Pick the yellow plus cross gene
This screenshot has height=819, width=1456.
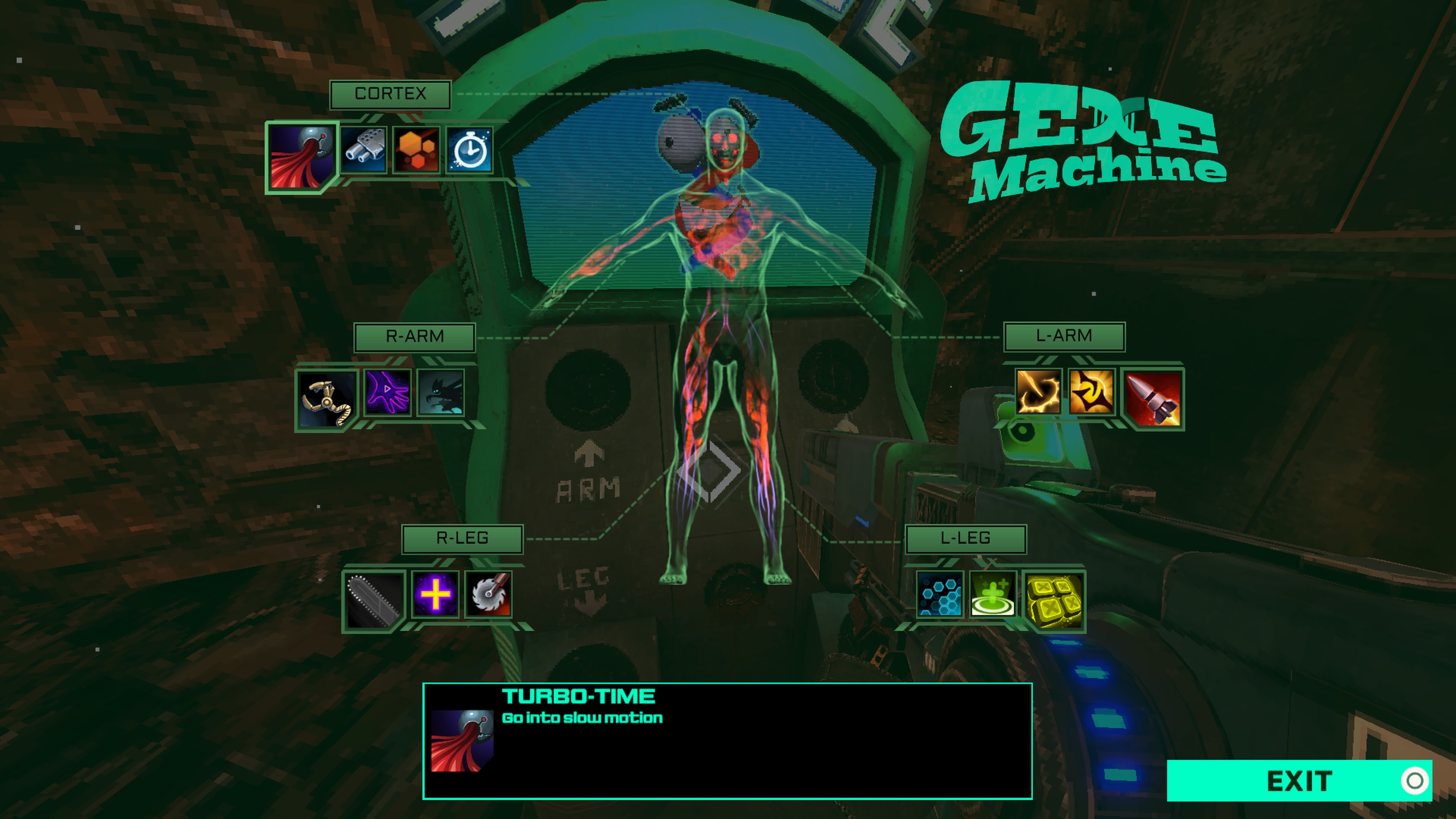(435, 594)
